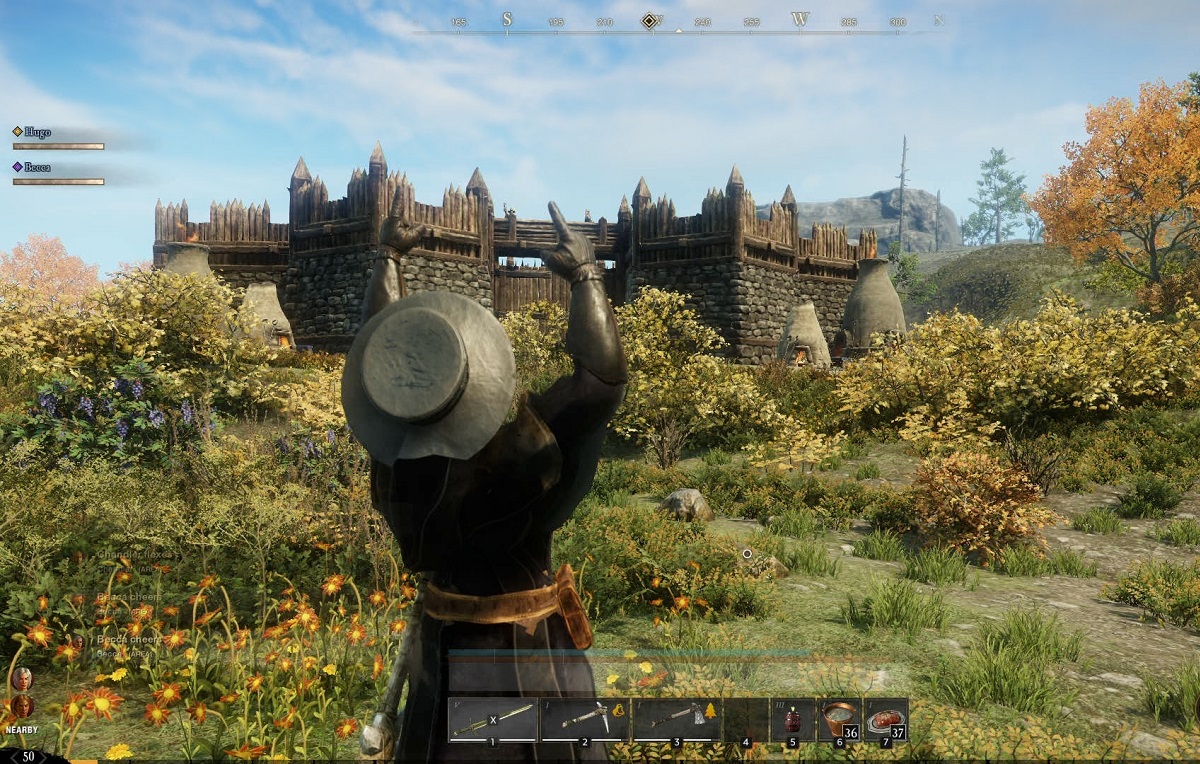This screenshot has width=1200, height=764.
Task: Select the sword in hotbar slot 1
Action: click(x=493, y=718)
